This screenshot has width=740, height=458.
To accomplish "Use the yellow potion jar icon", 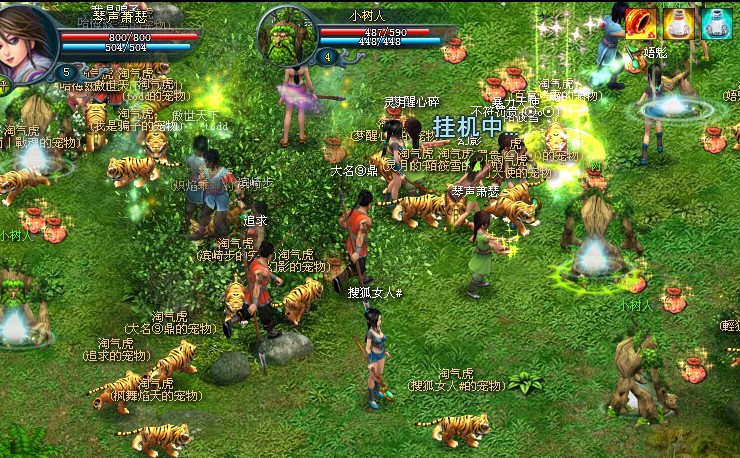I will point(678,23).
